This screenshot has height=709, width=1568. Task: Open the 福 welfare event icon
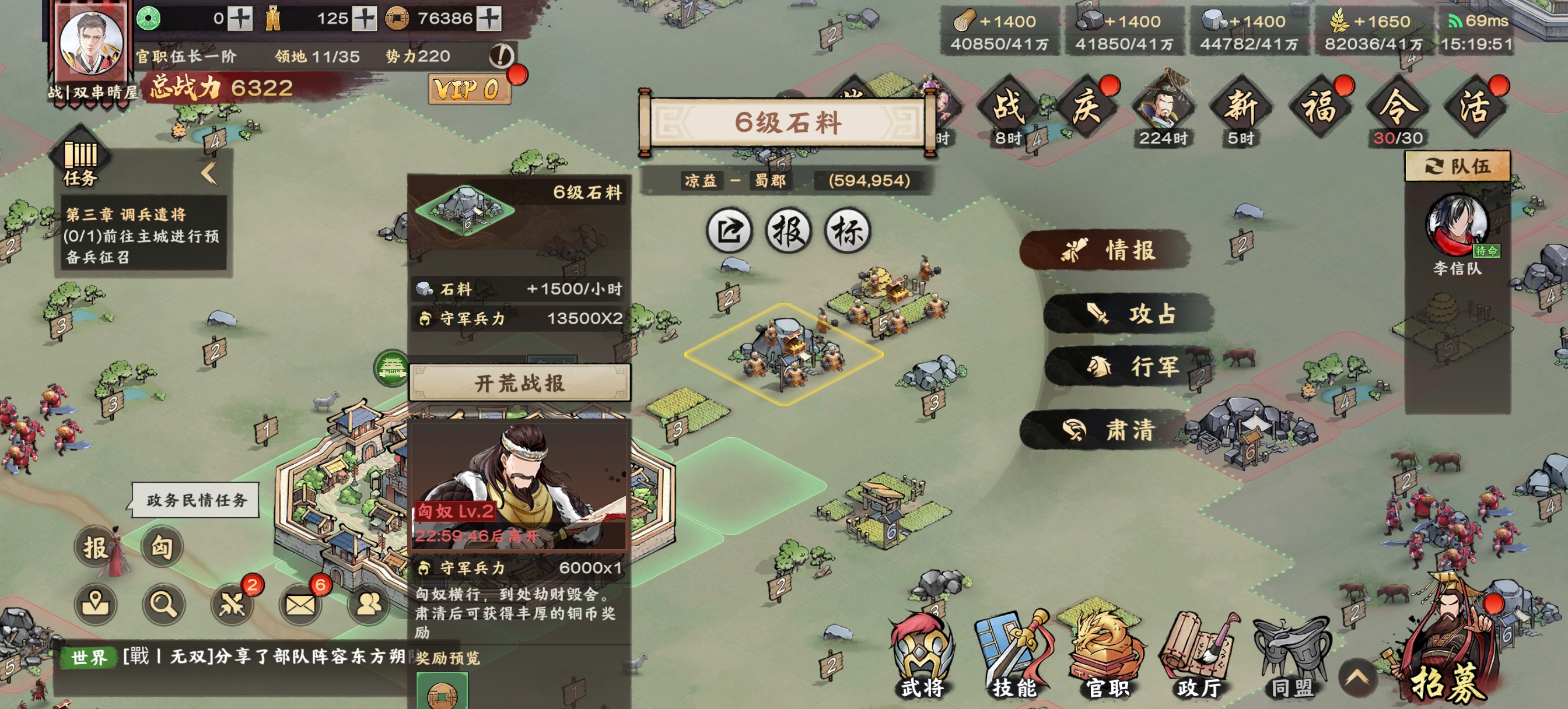[1318, 108]
